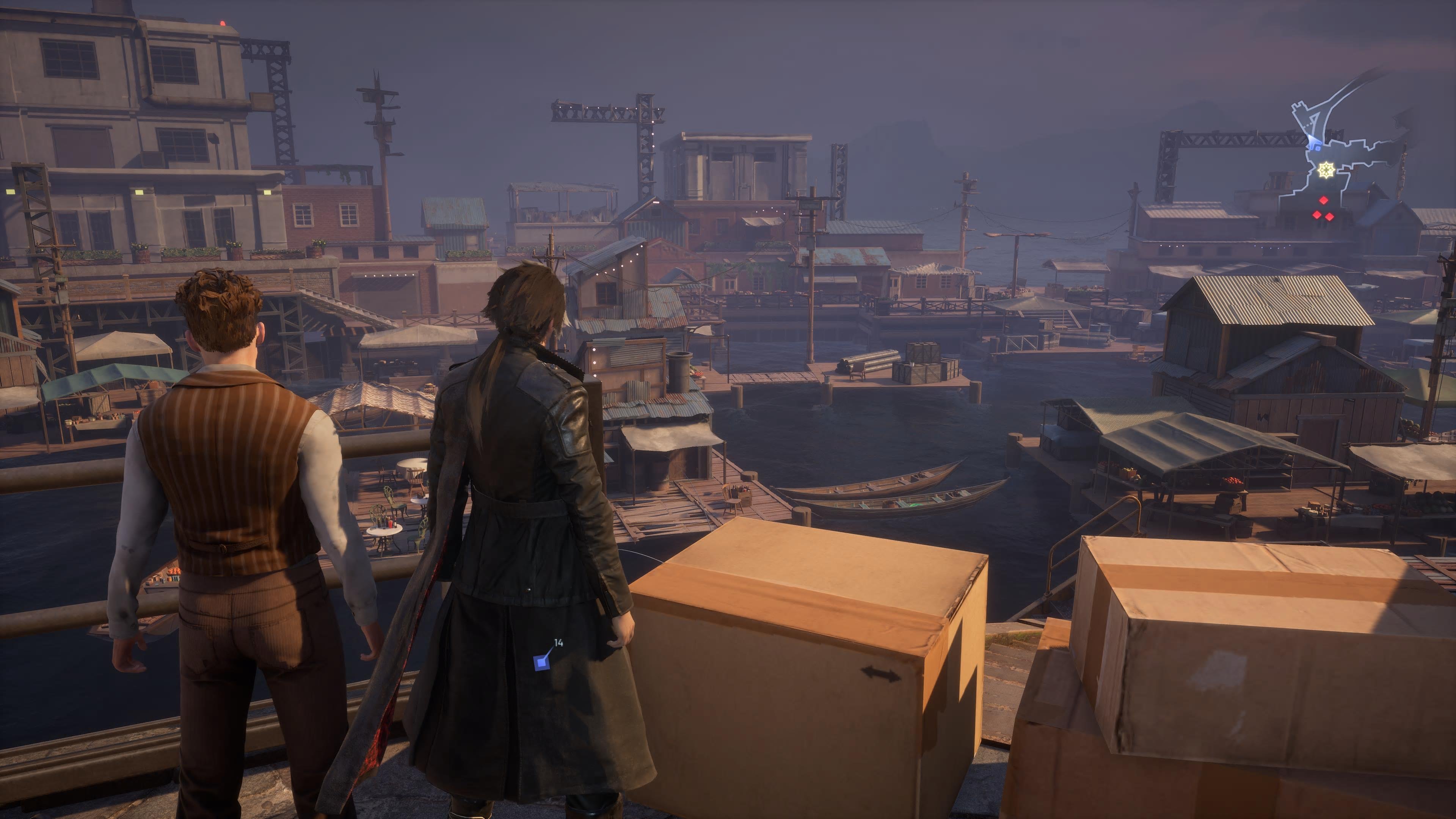This screenshot has height=819, width=1456.
Task: Select the topmost red diamond on the minimap
Action: pos(1323,200)
